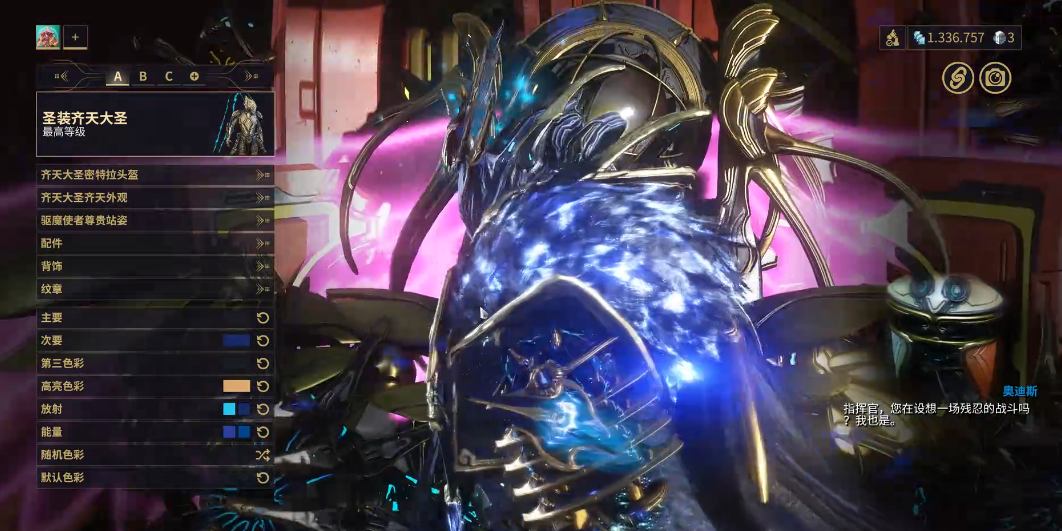1062x531 pixels.
Task: Click the player profile avatar
Action: click(48, 38)
